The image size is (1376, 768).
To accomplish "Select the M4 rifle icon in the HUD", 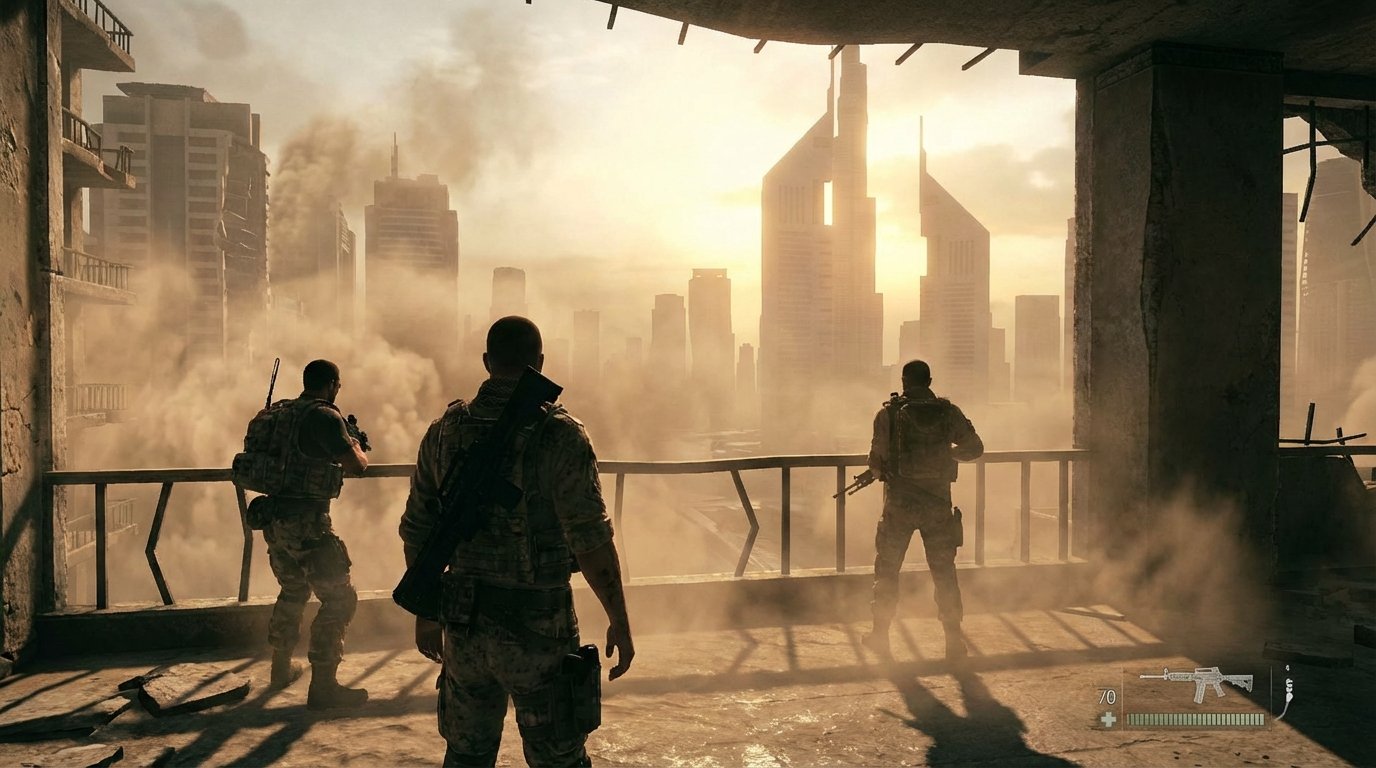I will (1198, 681).
